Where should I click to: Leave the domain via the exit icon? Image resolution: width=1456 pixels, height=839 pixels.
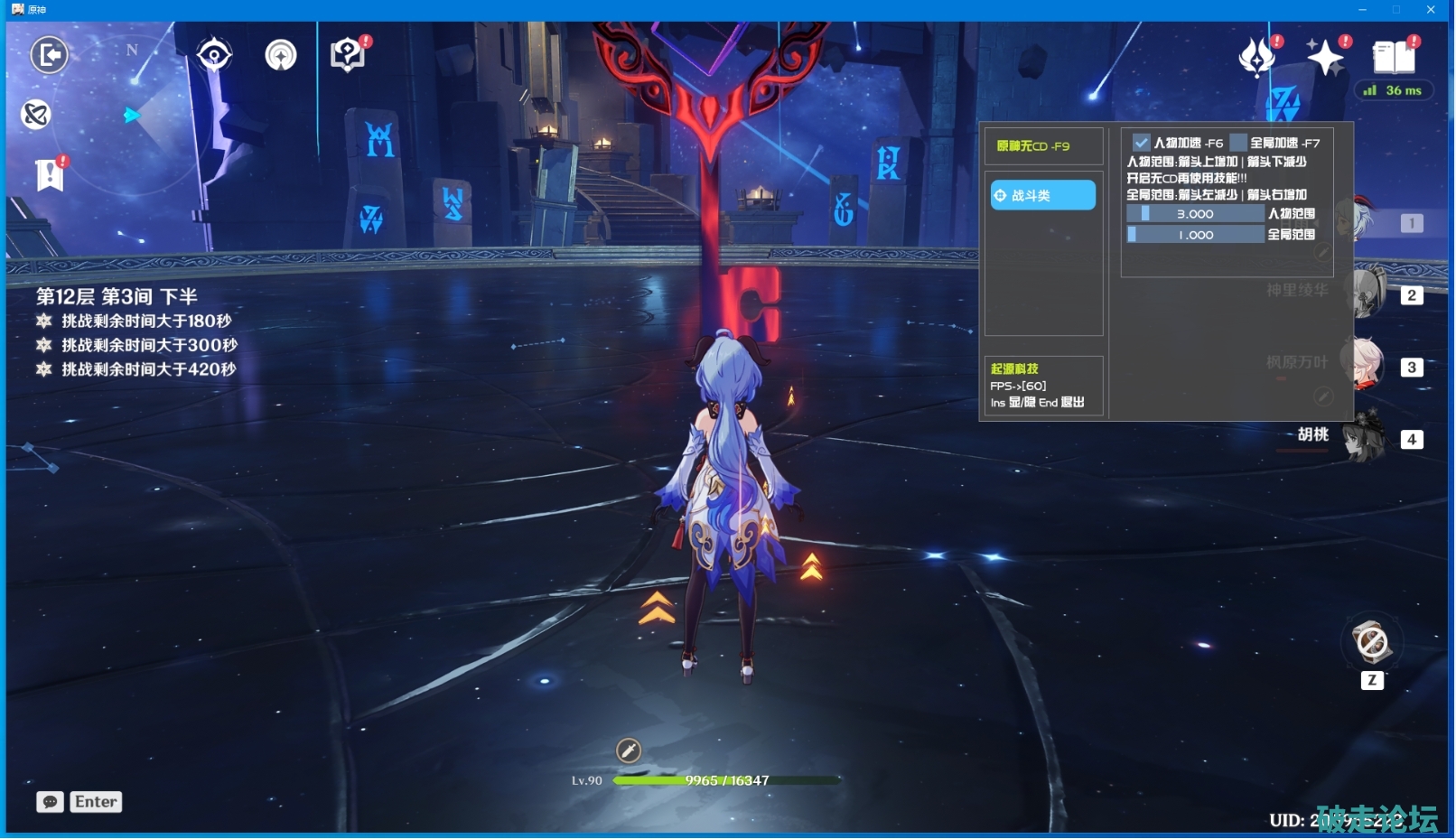coord(49,55)
